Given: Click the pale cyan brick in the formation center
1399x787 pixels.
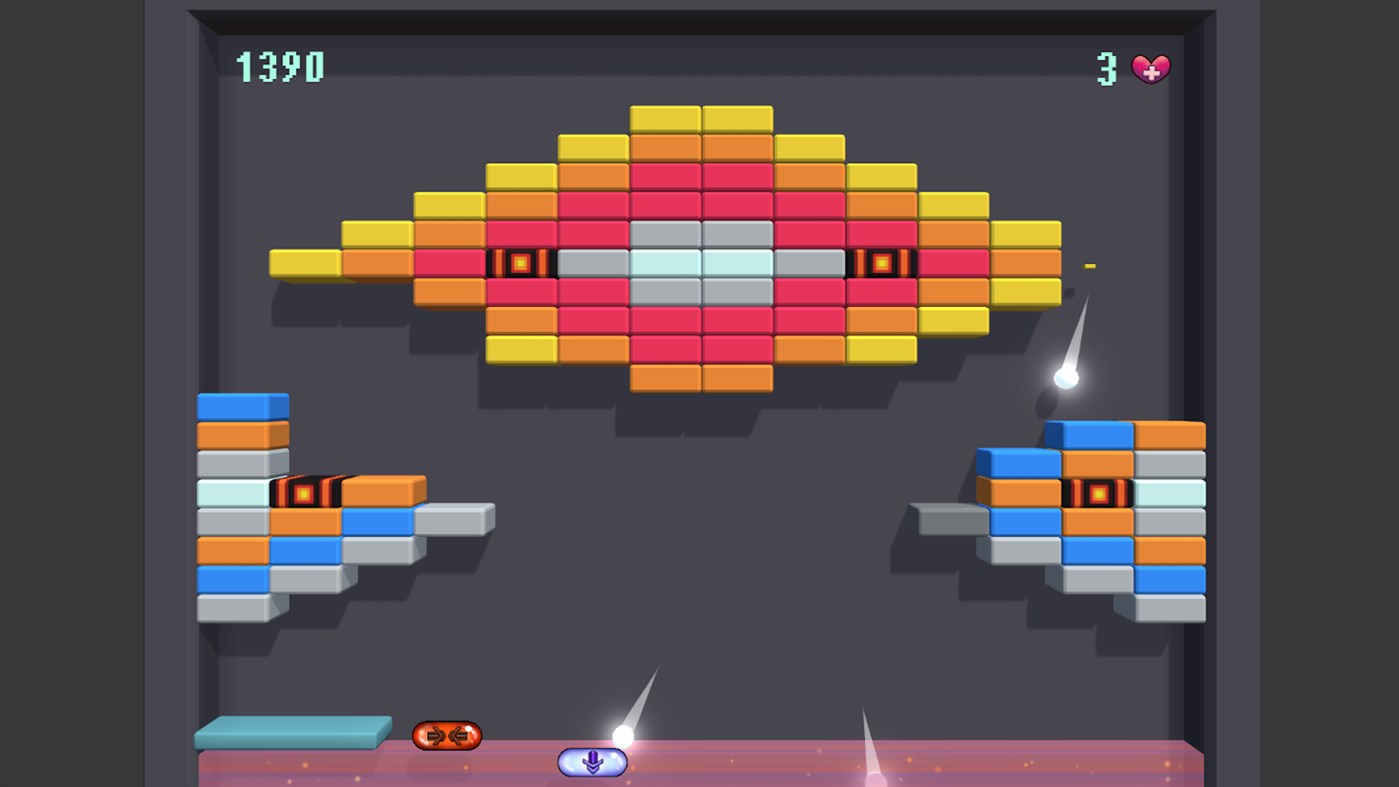Looking at the screenshot, I should point(664,263).
